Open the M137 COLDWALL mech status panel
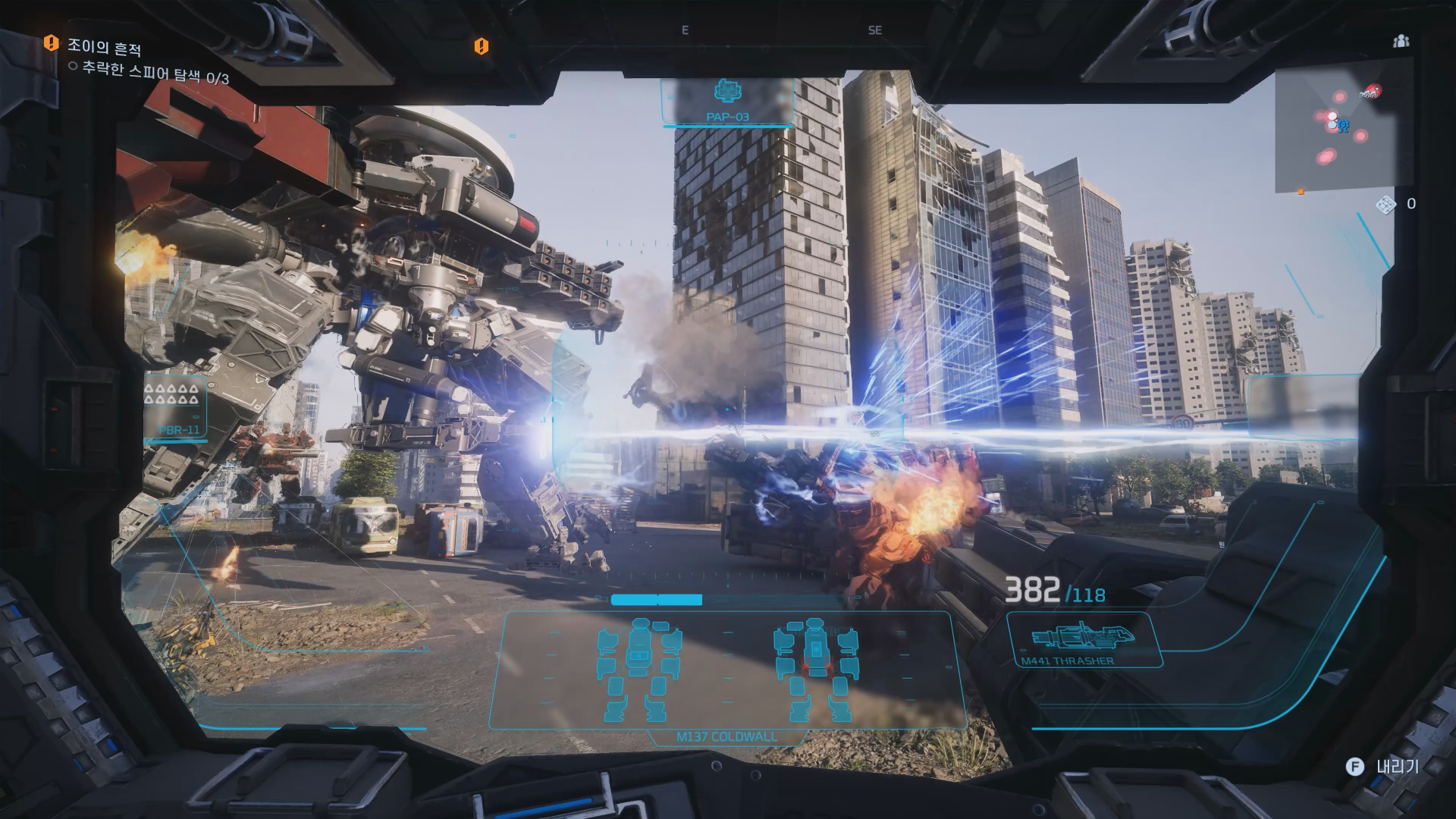Image resolution: width=1456 pixels, height=819 pixels. pyautogui.click(x=726, y=671)
